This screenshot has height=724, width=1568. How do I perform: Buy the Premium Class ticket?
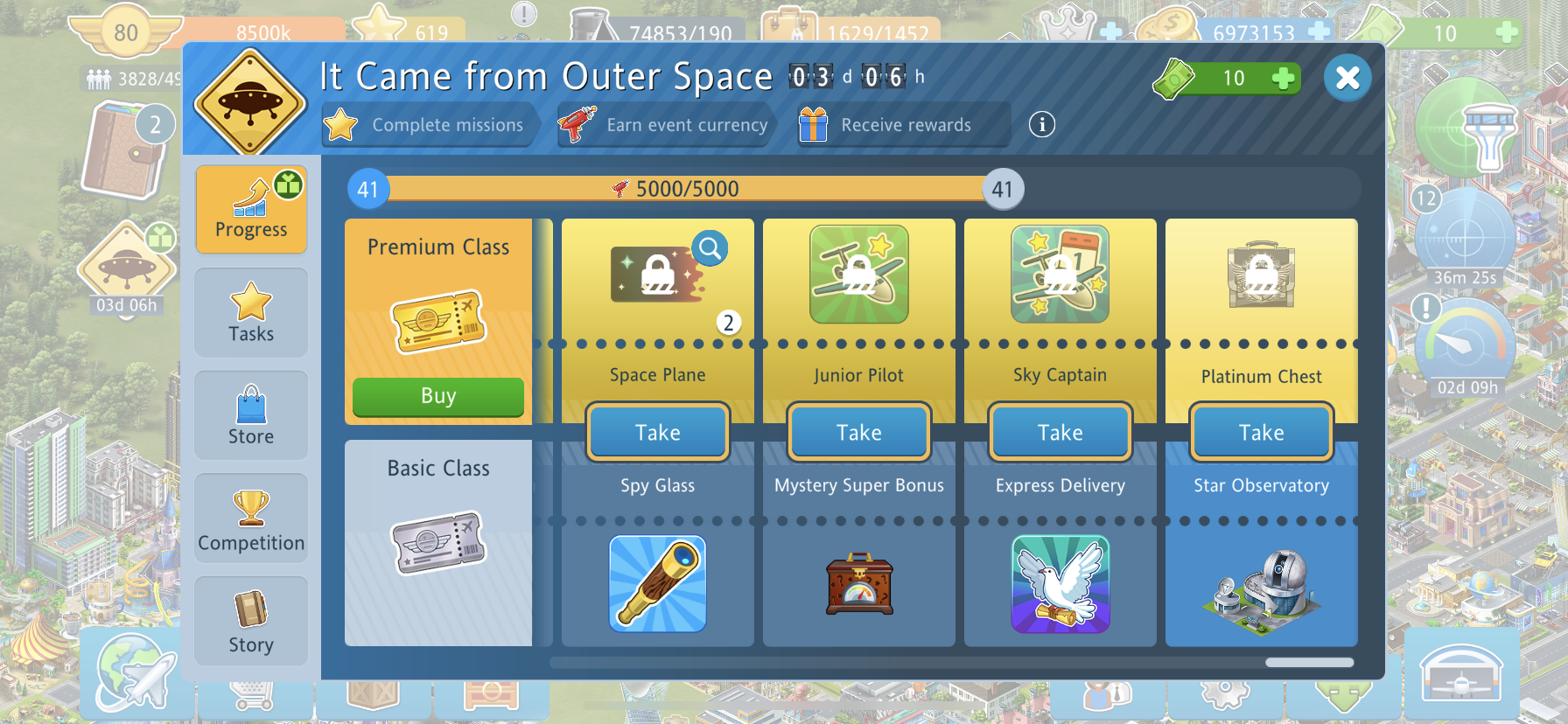pos(437,396)
